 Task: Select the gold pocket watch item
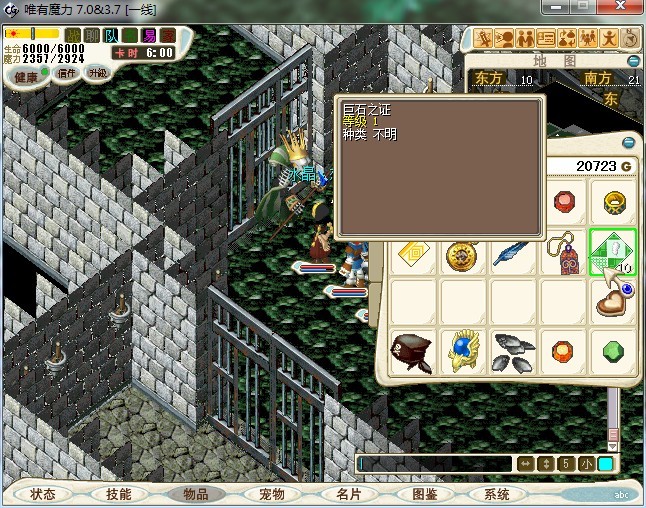tap(461, 255)
